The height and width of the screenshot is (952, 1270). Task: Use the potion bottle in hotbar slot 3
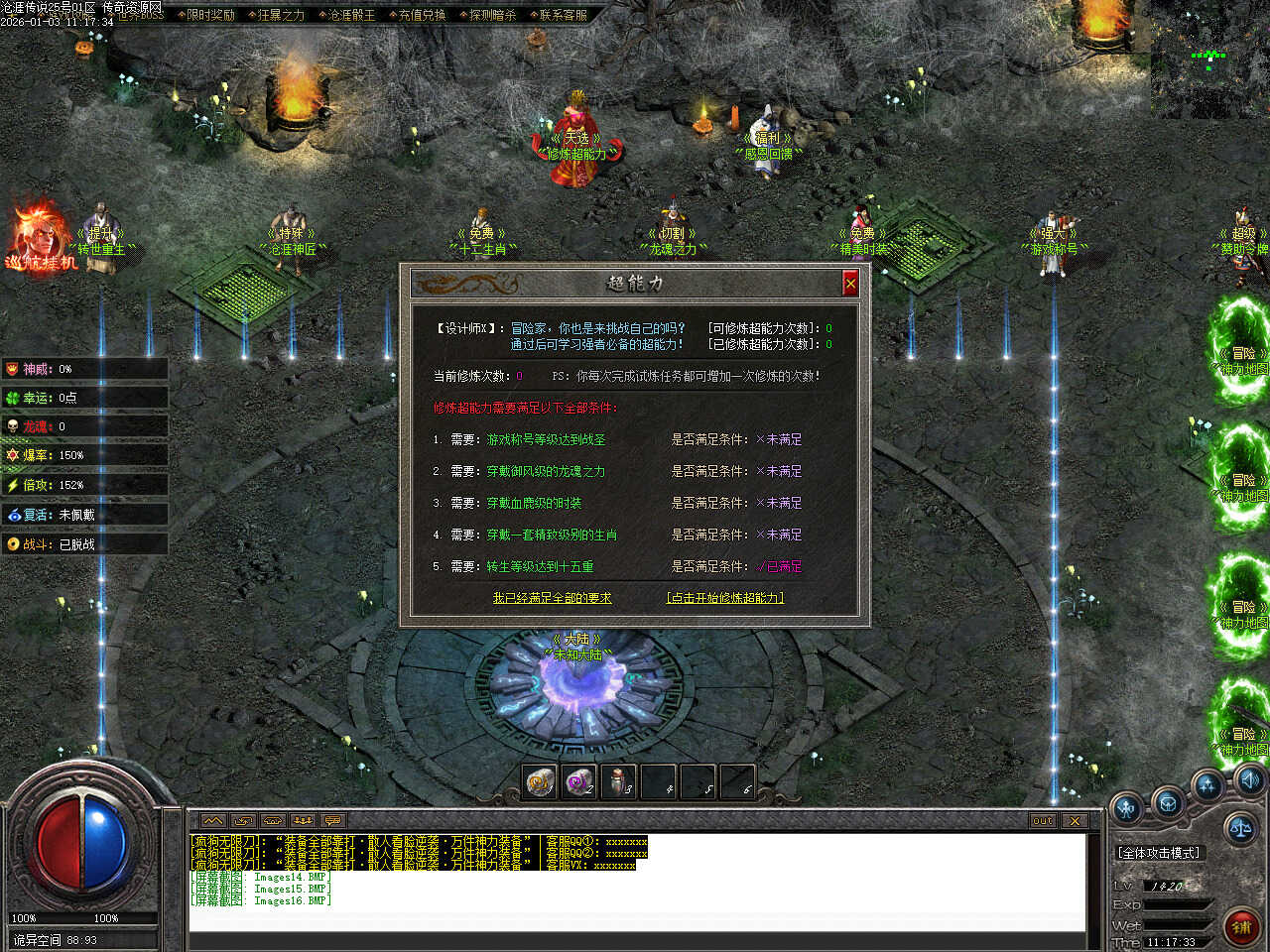point(618,782)
